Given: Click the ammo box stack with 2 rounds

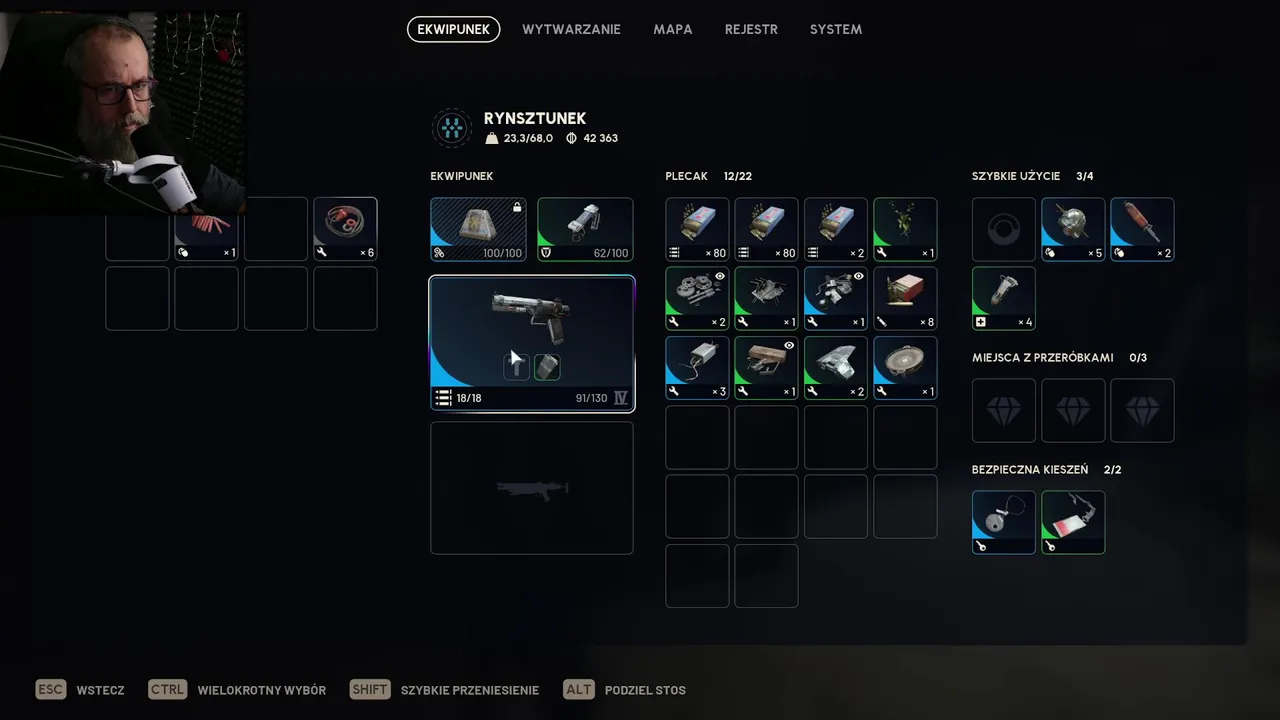Looking at the screenshot, I should (836, 229).
